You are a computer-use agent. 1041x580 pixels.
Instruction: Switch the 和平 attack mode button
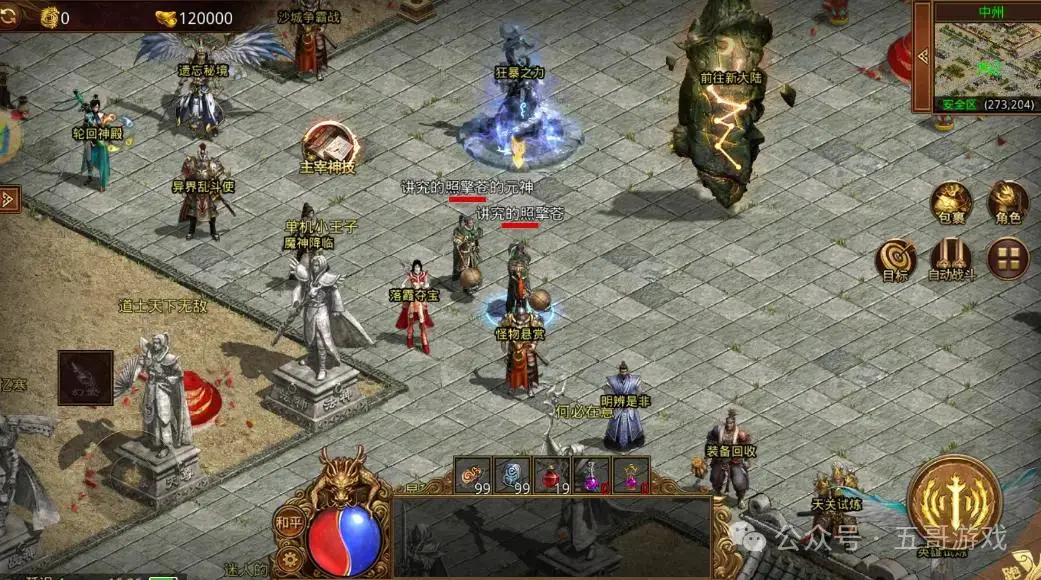(x=287, y=521)
